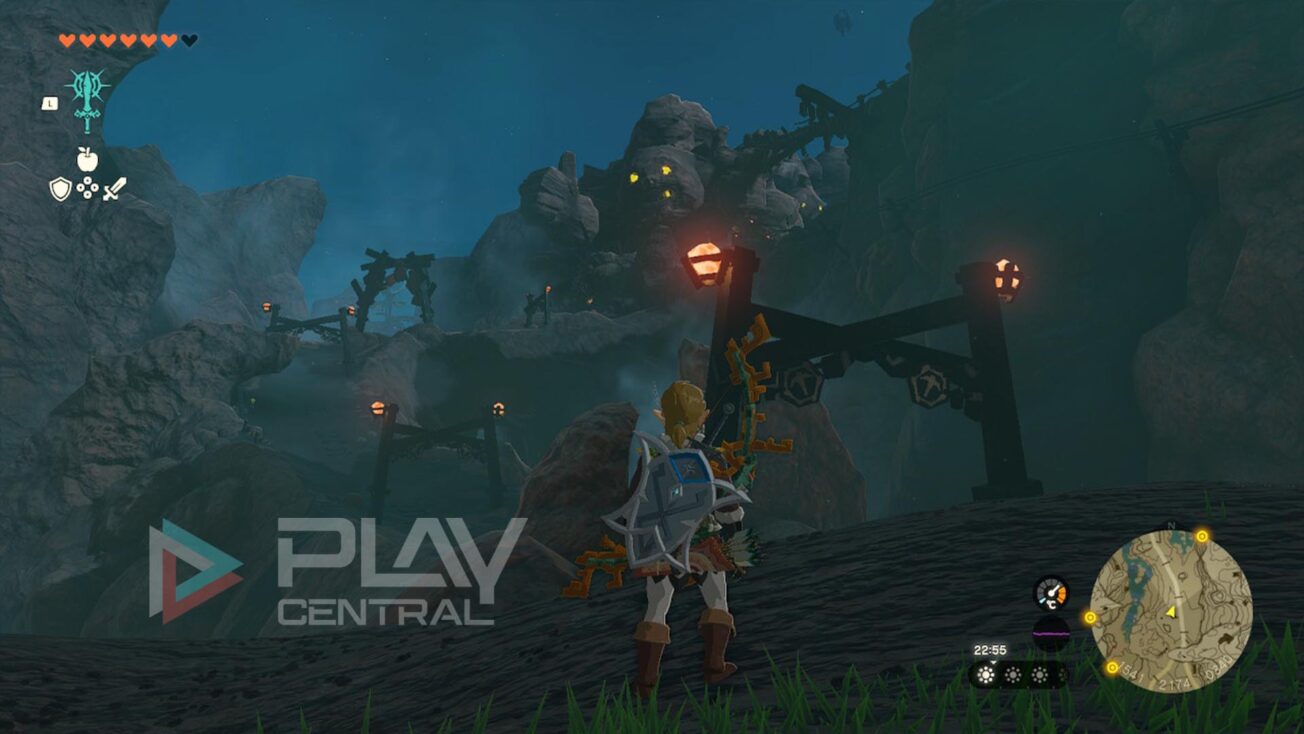
Task: Toggle the L button prompt badge
Action: click(x=48, y=103)
